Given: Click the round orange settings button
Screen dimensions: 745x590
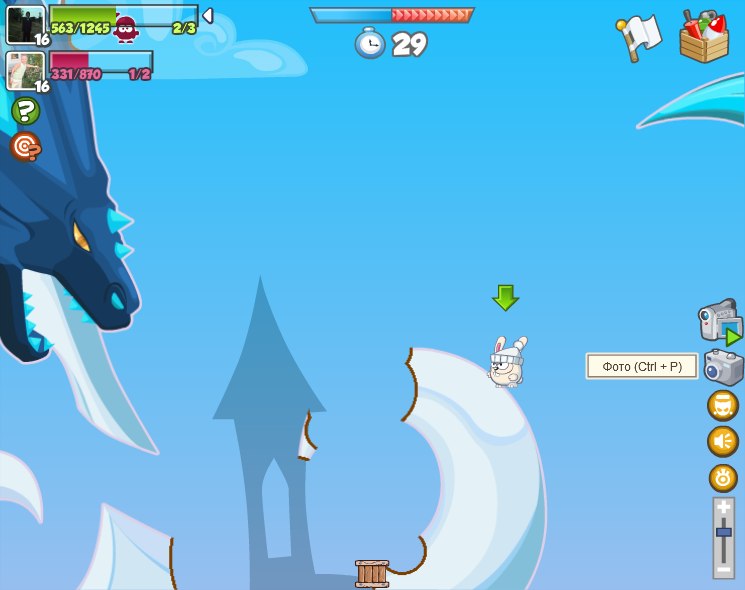Looking at the screenshot, I should (723, 478).
